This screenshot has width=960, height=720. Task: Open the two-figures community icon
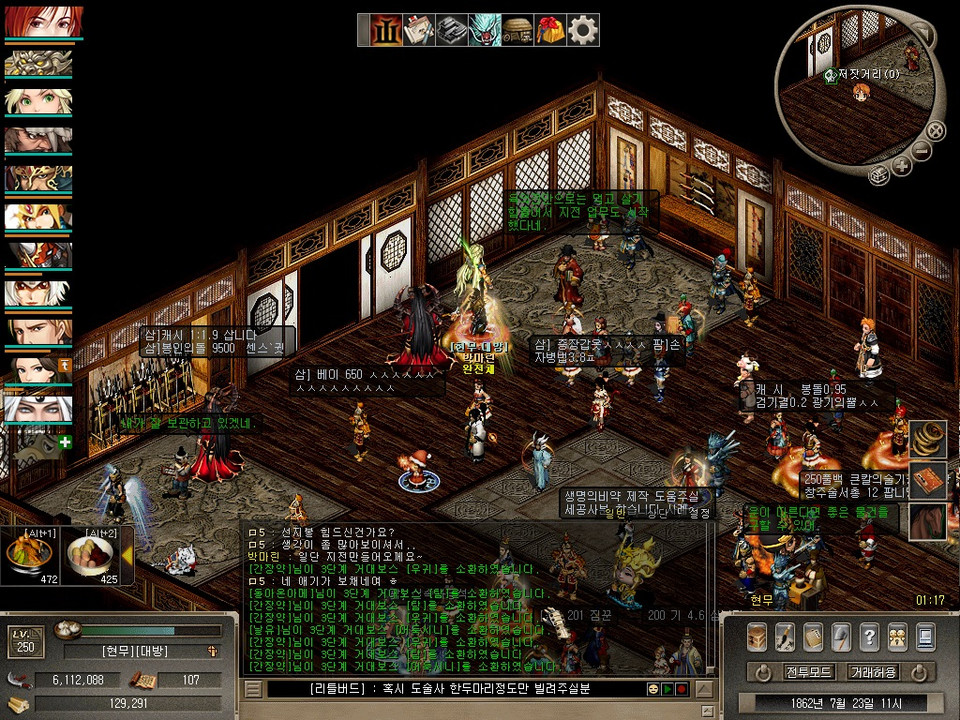[x=897, y=636]
